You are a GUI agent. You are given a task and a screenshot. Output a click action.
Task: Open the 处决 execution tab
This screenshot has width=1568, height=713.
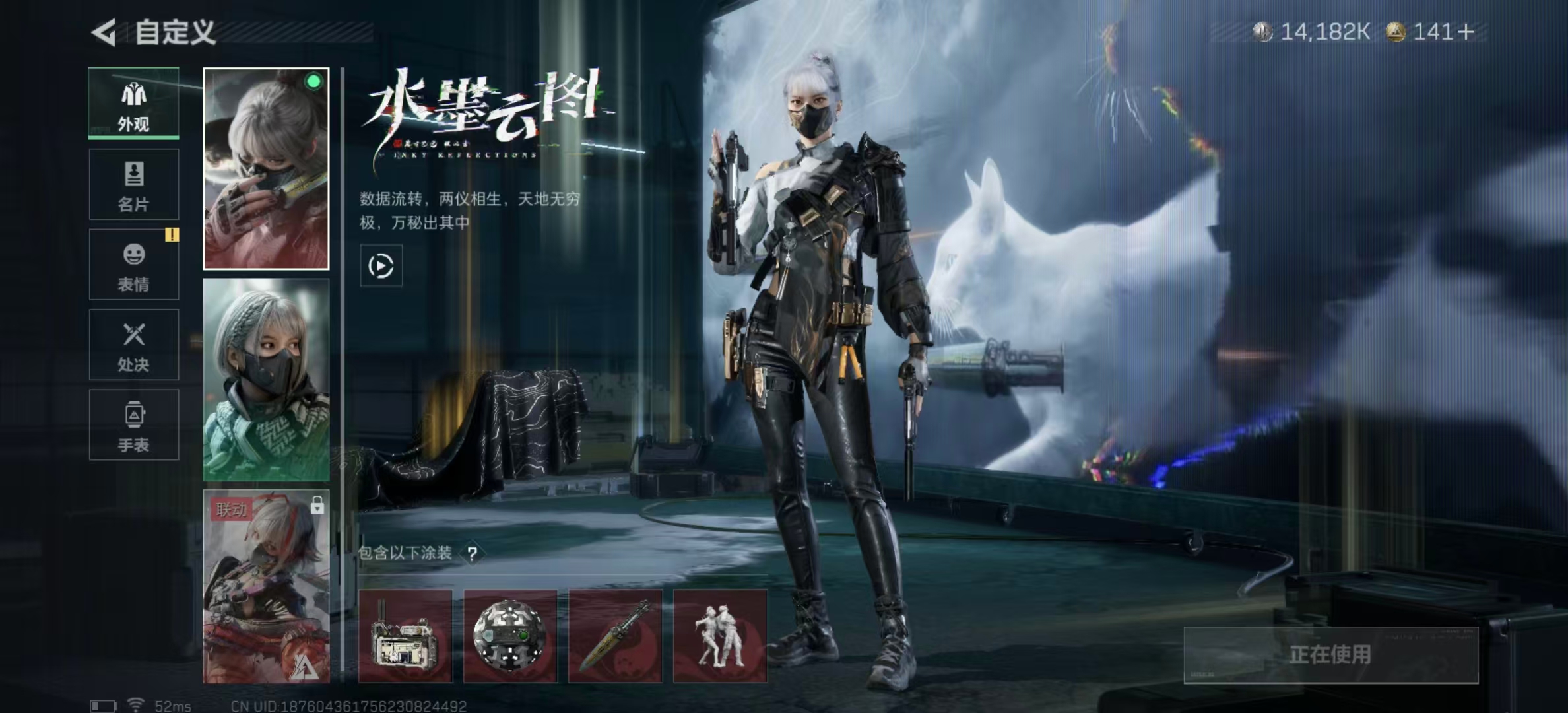click(x=134, y=345)
